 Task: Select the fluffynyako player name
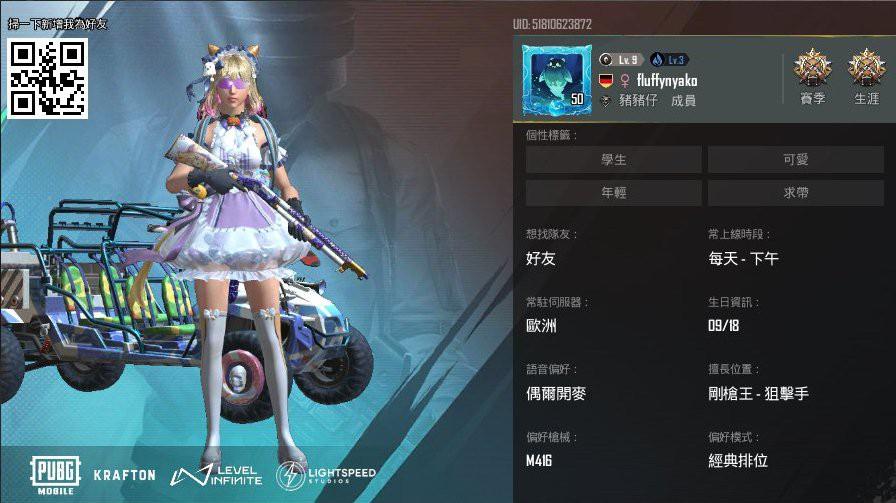(x=667, y=80)
